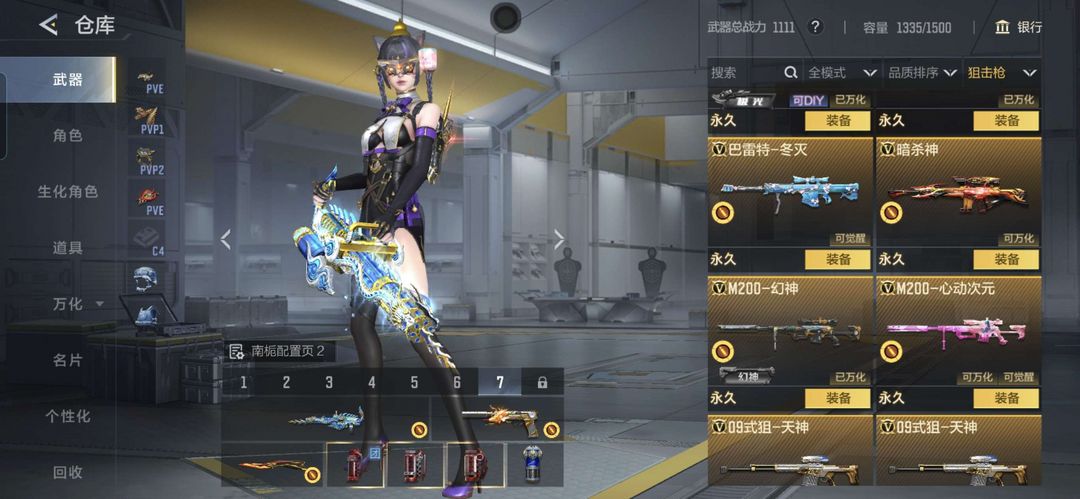Switch to the 角色 category
1080x499 pixels.
click(68, 135)
